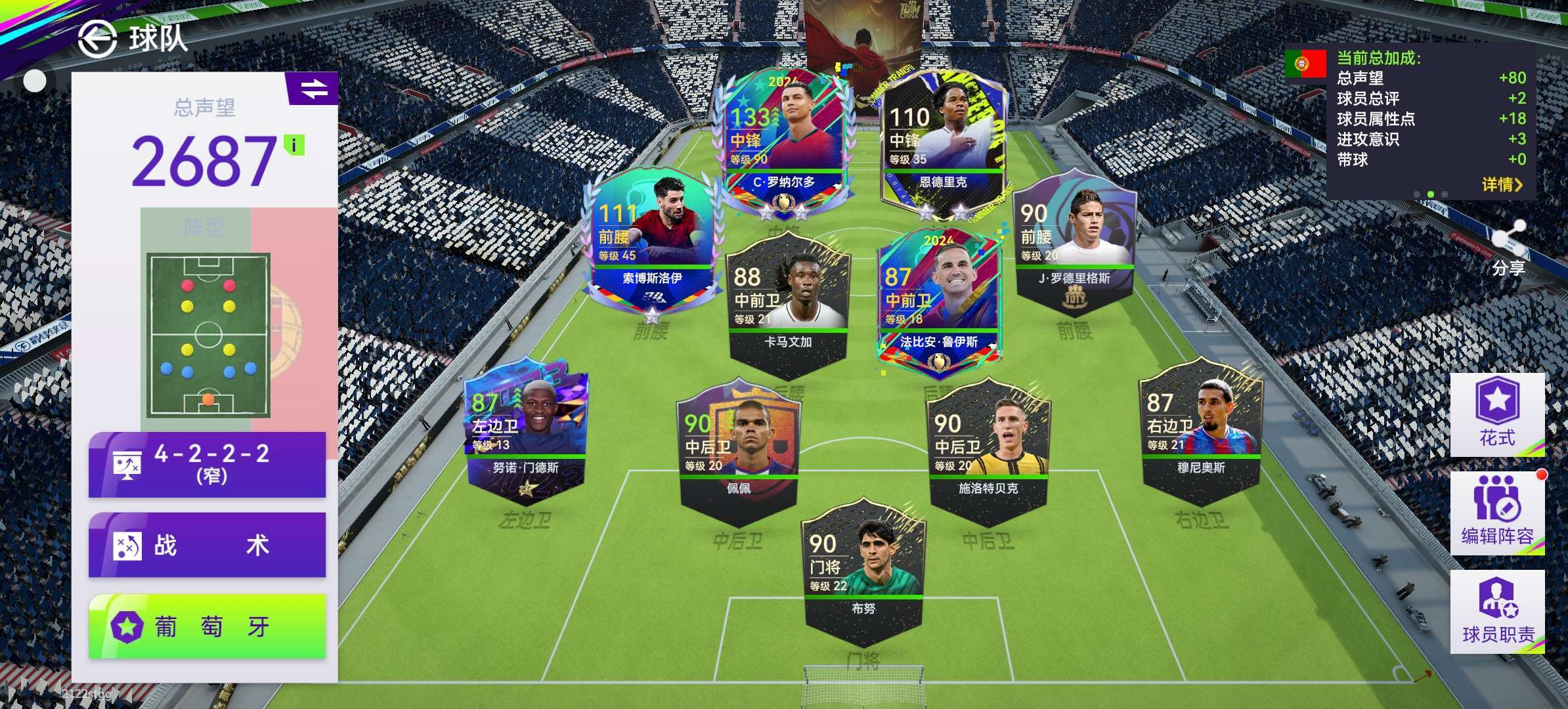
Task: Open the 4-2-2-2 formation selector
Action: (x=207, y=463)
